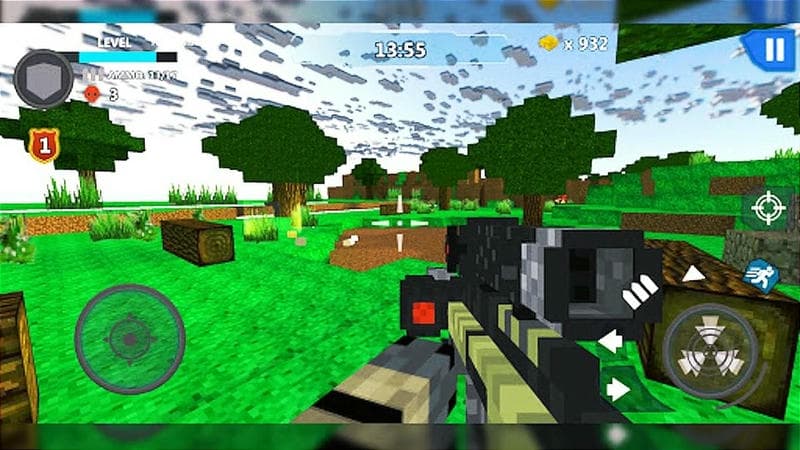Activate the blue sprint runner icon
This screenshot has height=450, width=800.
coord(762,274)
